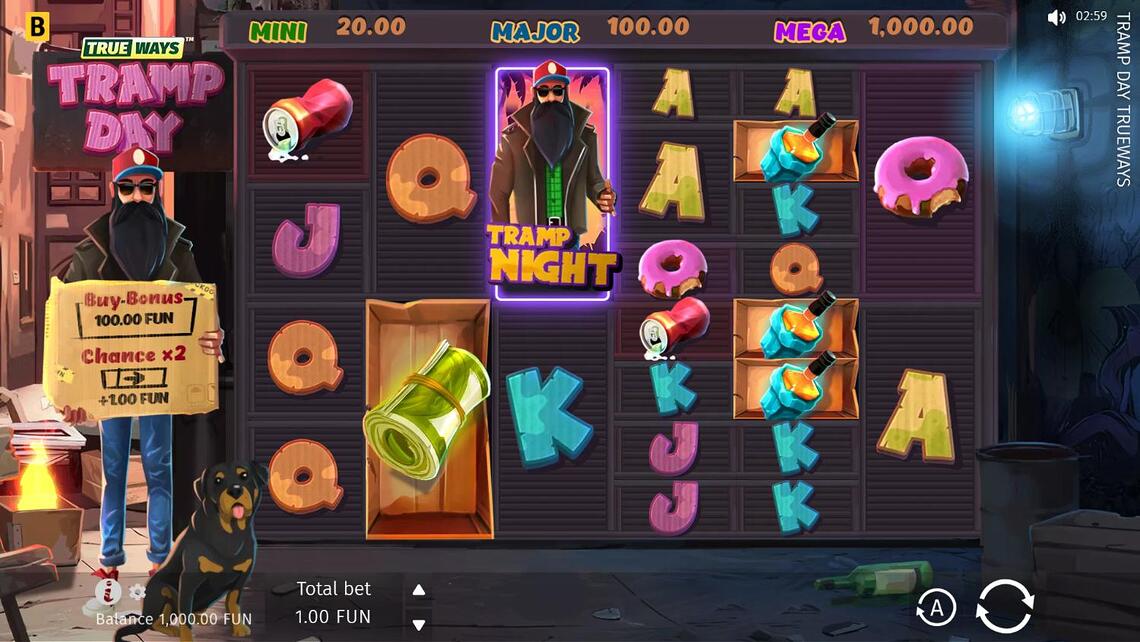Open the game info button
Image resolution: width=1140 pixels, height=642 pixels.
point(106,594)
